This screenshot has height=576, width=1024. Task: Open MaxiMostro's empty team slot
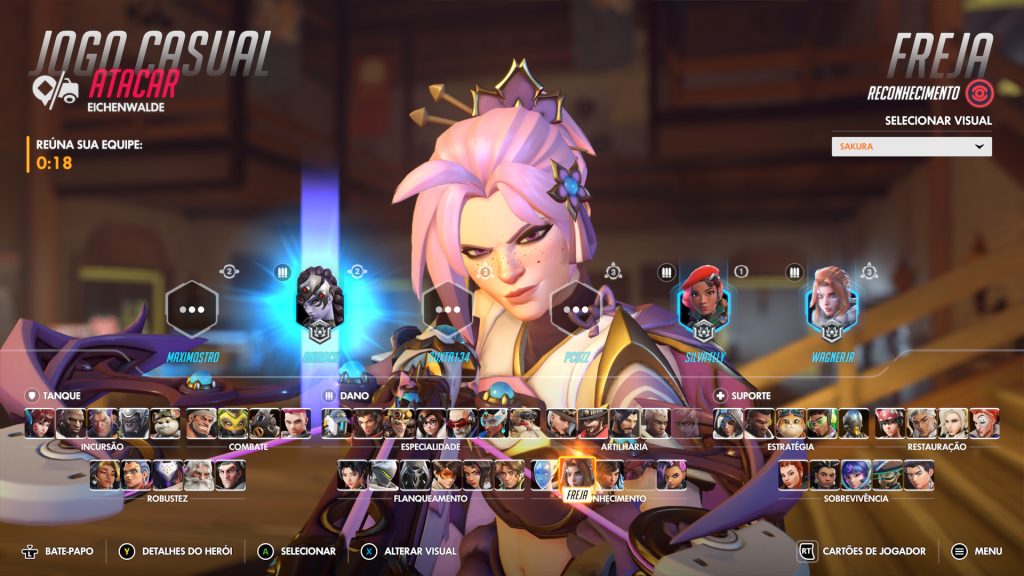(x=192, y=308)
